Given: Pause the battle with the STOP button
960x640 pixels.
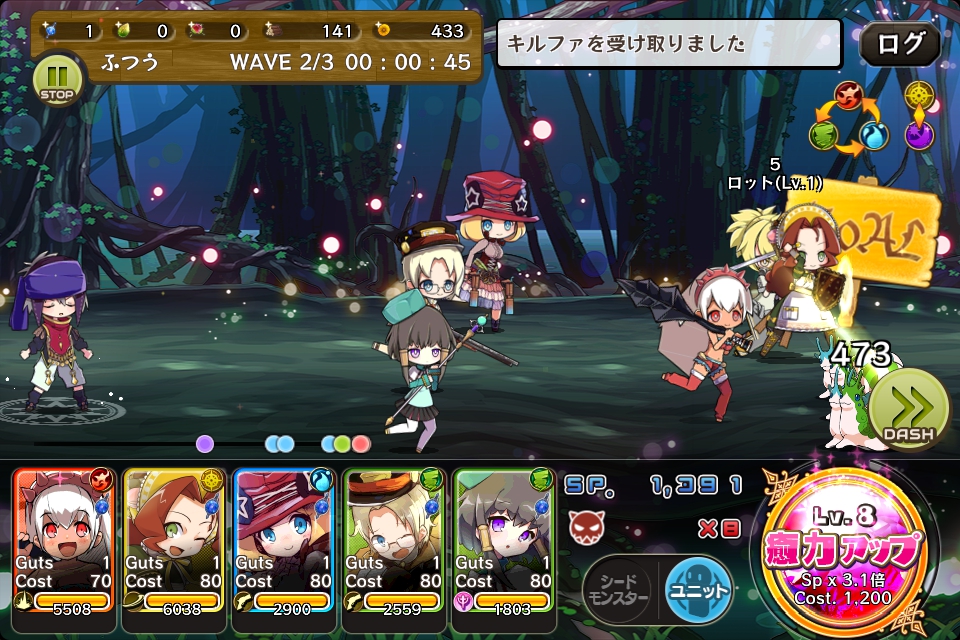Looking at the screenshot, I should pos(57,78).
